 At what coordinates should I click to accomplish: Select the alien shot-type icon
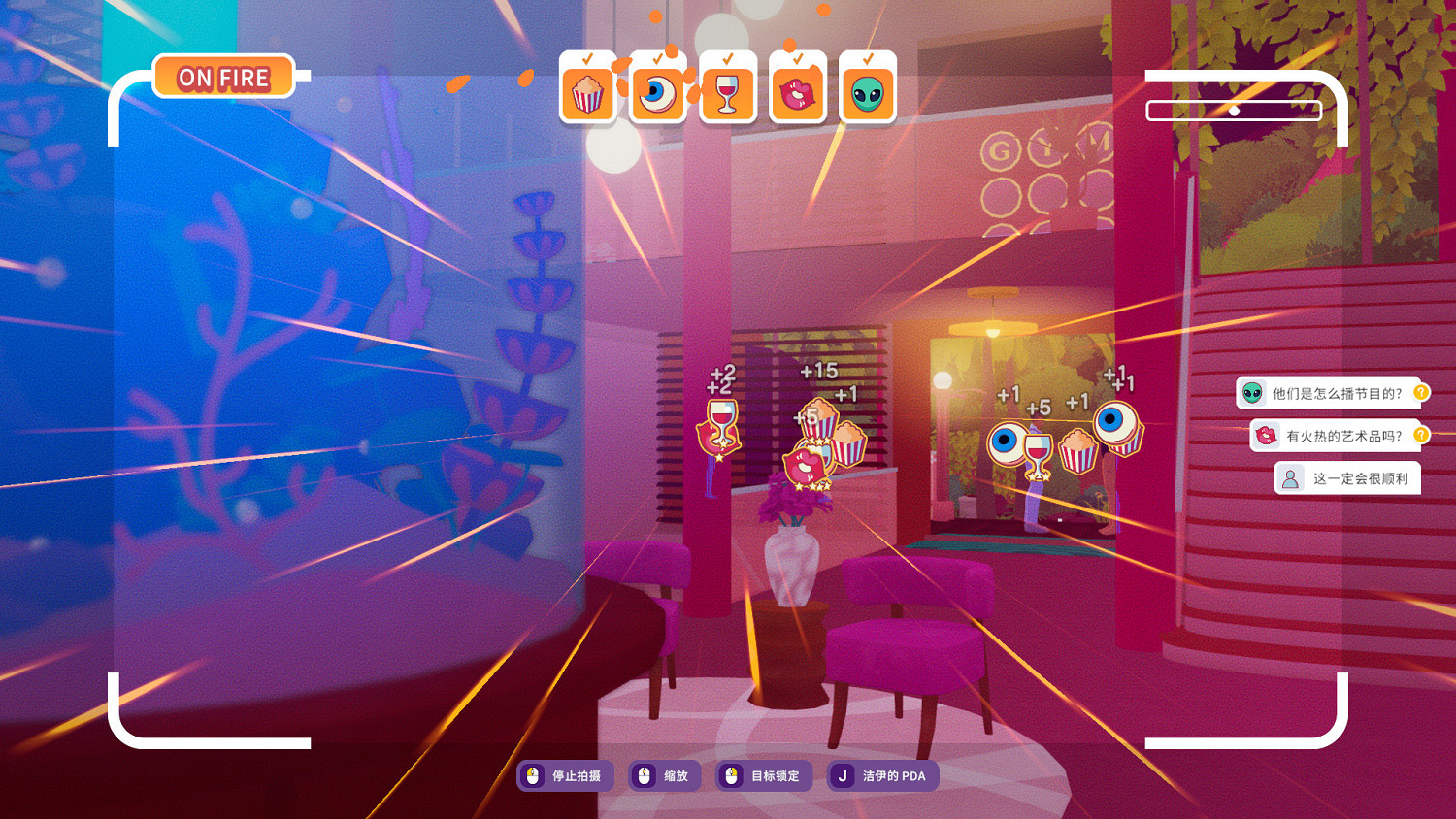(x=867, y=95)
